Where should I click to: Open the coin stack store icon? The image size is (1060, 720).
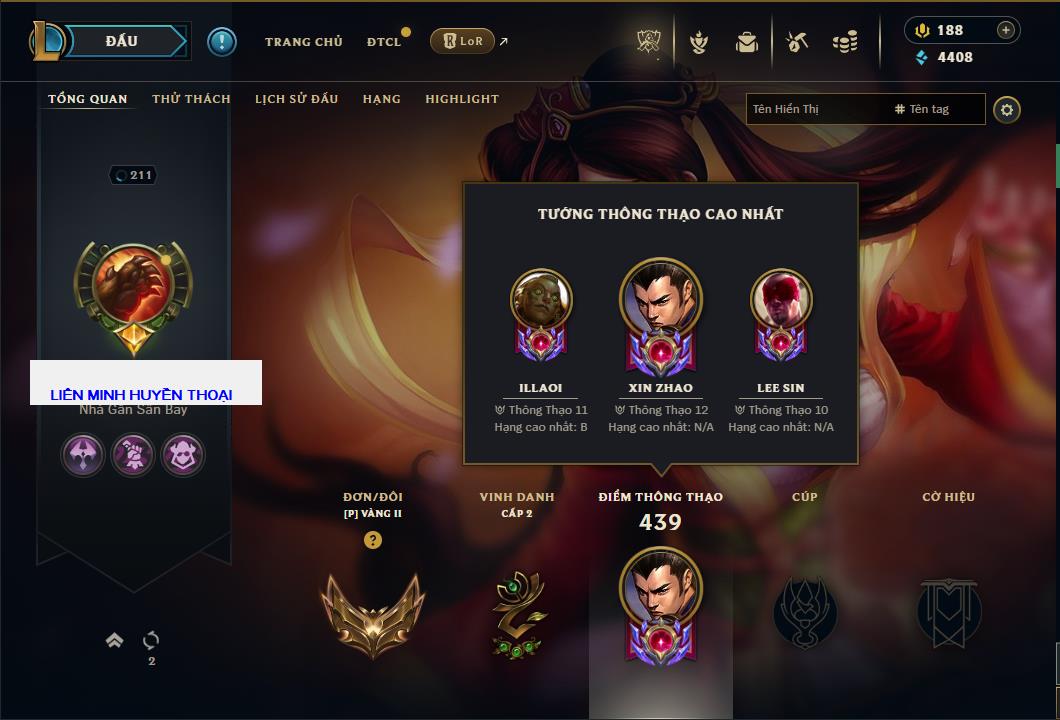click(x=845, y=42)
